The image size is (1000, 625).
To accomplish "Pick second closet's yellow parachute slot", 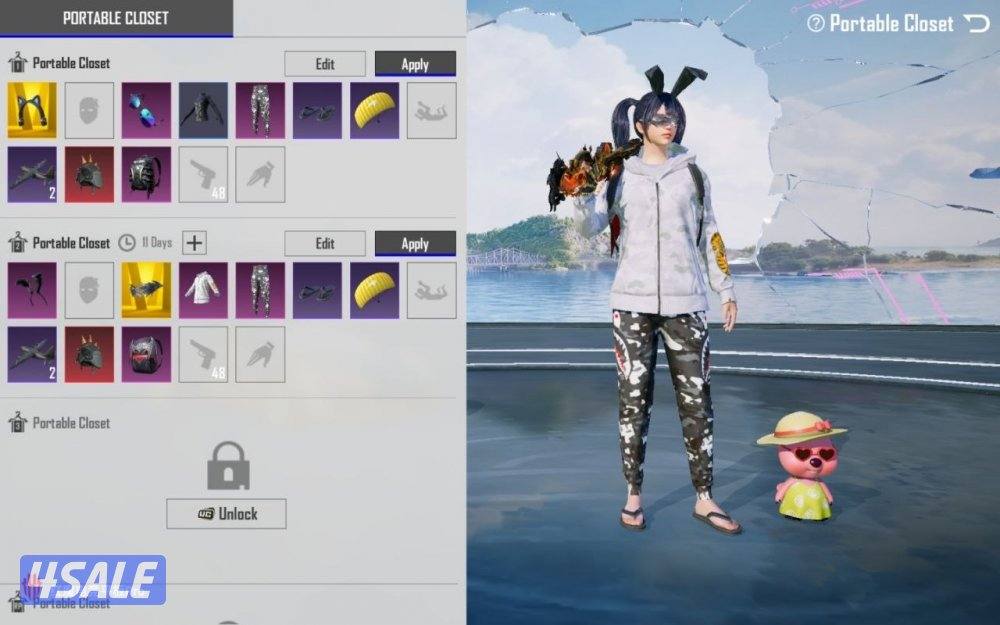I will (x=375, y=290).
